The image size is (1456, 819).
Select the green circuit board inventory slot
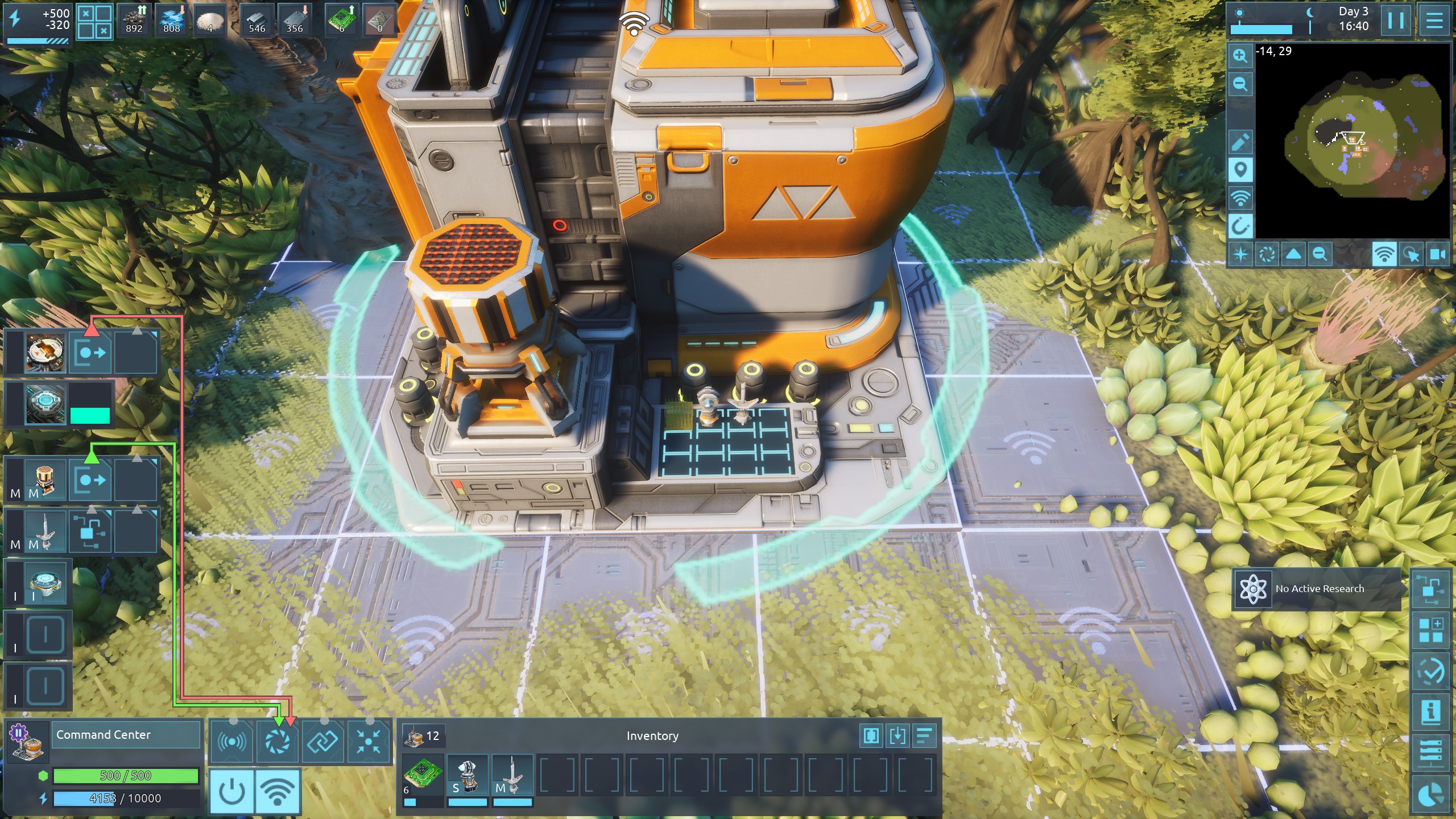coord(423,775)
